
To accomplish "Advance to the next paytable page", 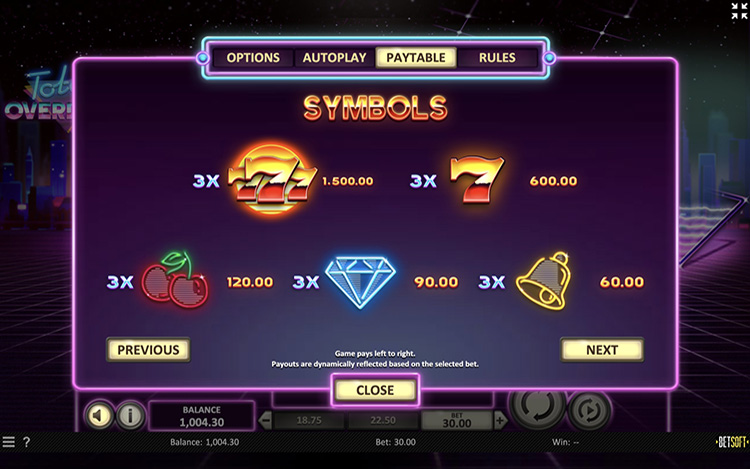I will click(x=601, y=350).
